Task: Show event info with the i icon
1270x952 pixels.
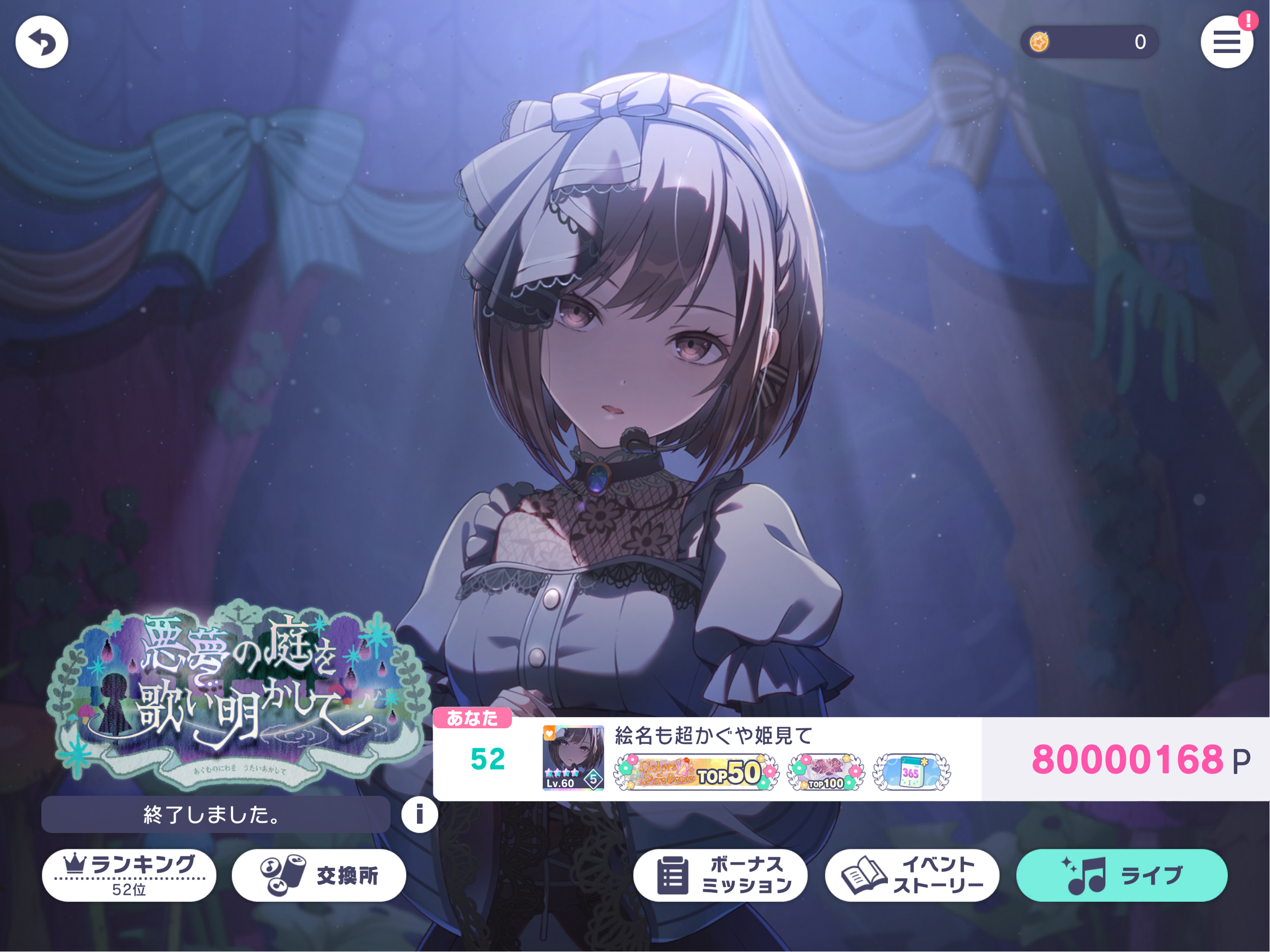Action: point(419,814)
